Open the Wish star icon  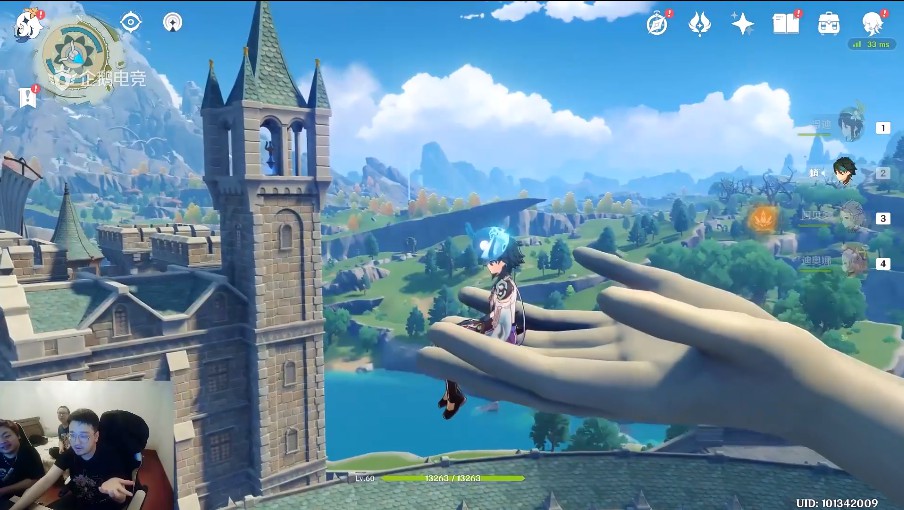pyautogui.click(x=742, y=24)
